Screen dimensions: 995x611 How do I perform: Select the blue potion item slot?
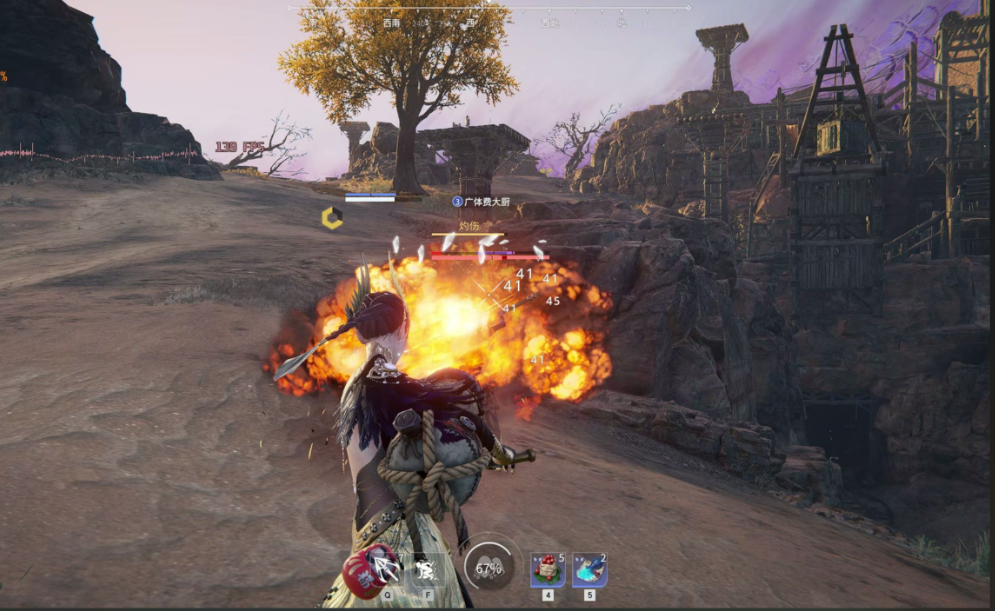[x=589, y=570]
